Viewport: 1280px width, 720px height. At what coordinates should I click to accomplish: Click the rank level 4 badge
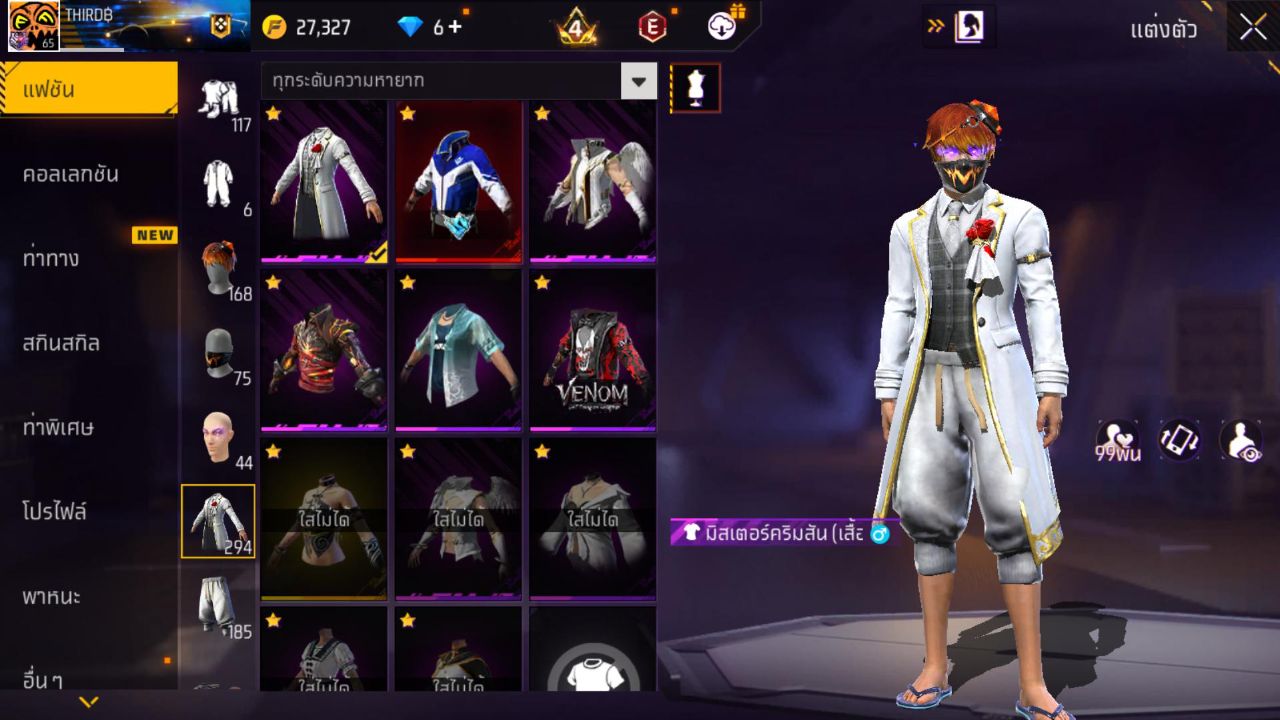tap(575, 27)
